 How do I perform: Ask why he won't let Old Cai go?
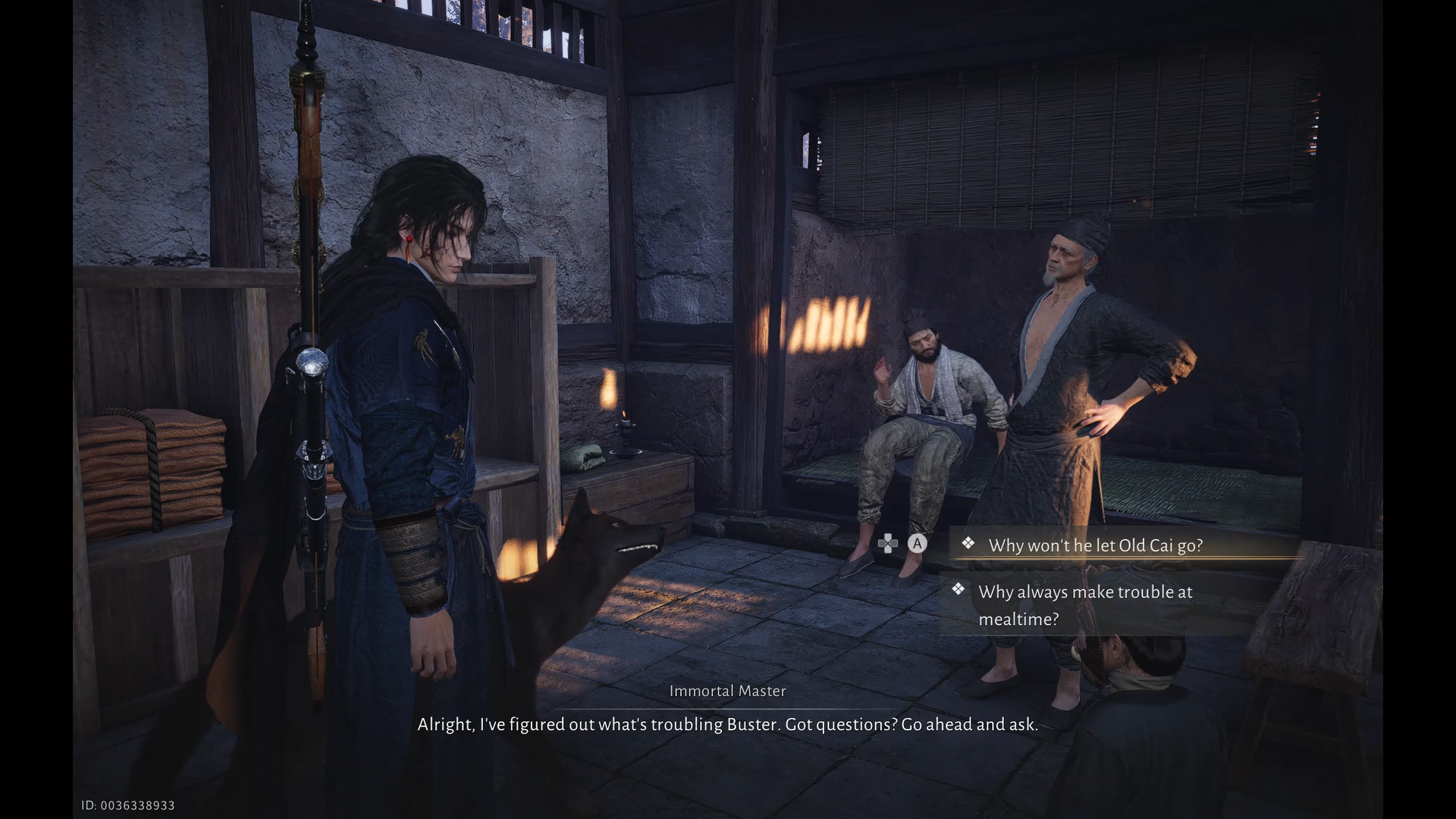click(1095, 545)
